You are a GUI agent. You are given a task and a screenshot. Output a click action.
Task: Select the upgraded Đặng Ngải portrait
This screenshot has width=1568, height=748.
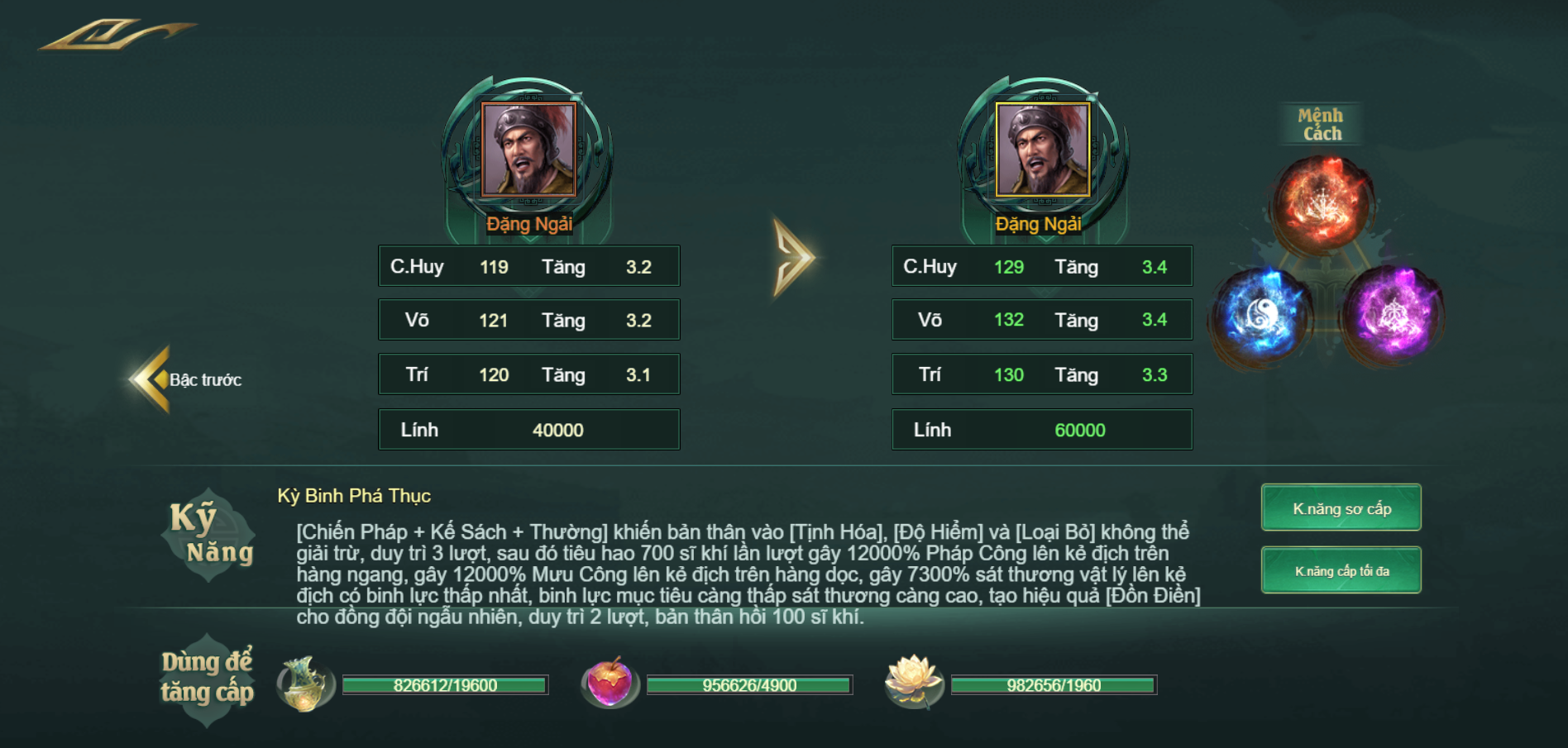tap(1042, 150)
